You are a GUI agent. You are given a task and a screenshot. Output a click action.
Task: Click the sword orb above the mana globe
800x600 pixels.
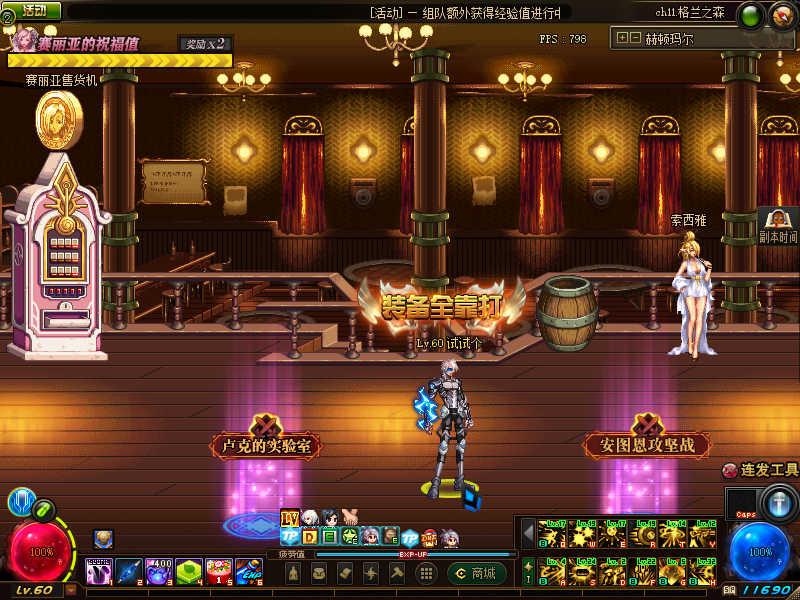pos(777,500)
